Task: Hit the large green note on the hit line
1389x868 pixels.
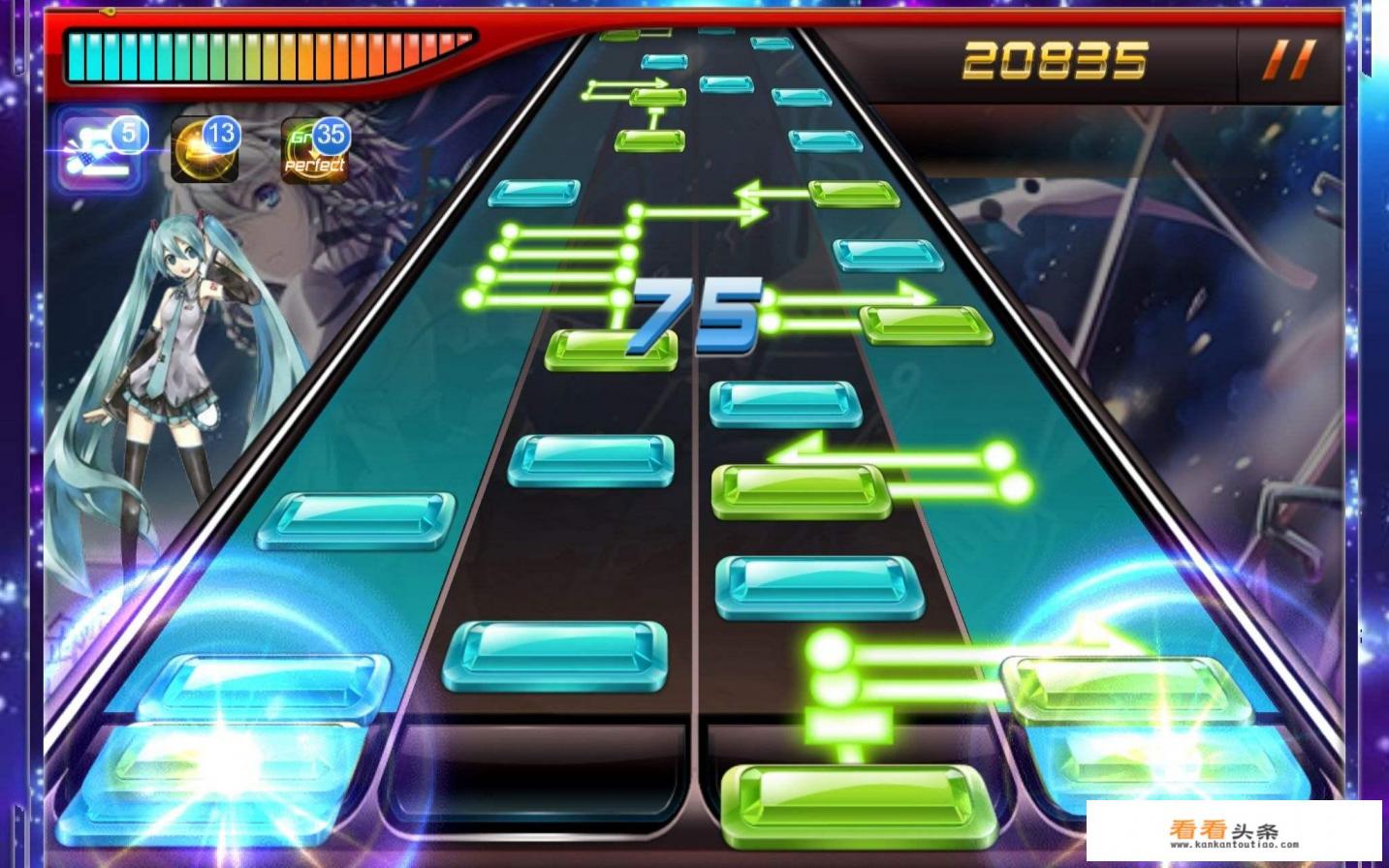Action: coord(859,801)
